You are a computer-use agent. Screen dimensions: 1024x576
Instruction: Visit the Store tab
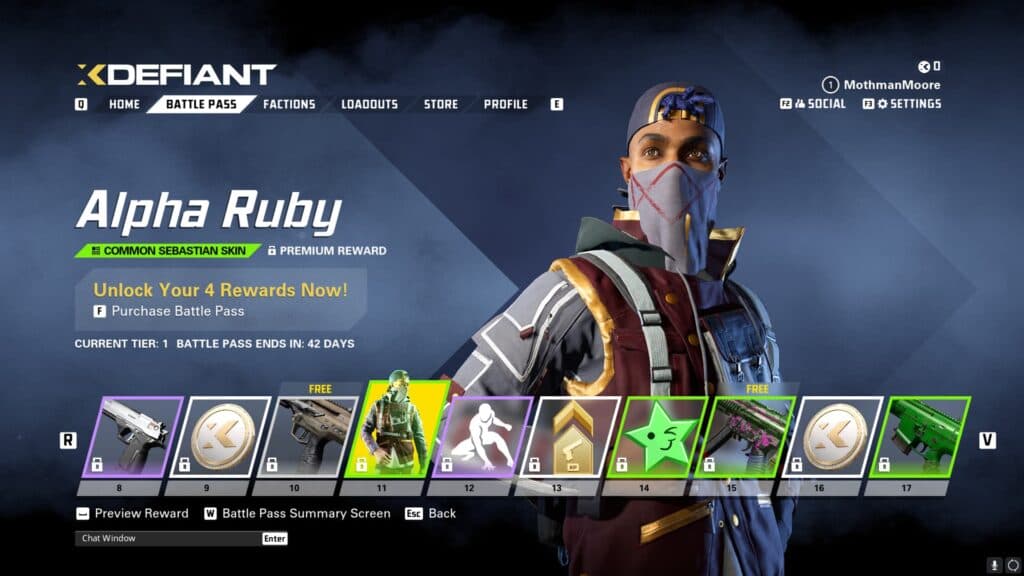click(x=440, y=104)
